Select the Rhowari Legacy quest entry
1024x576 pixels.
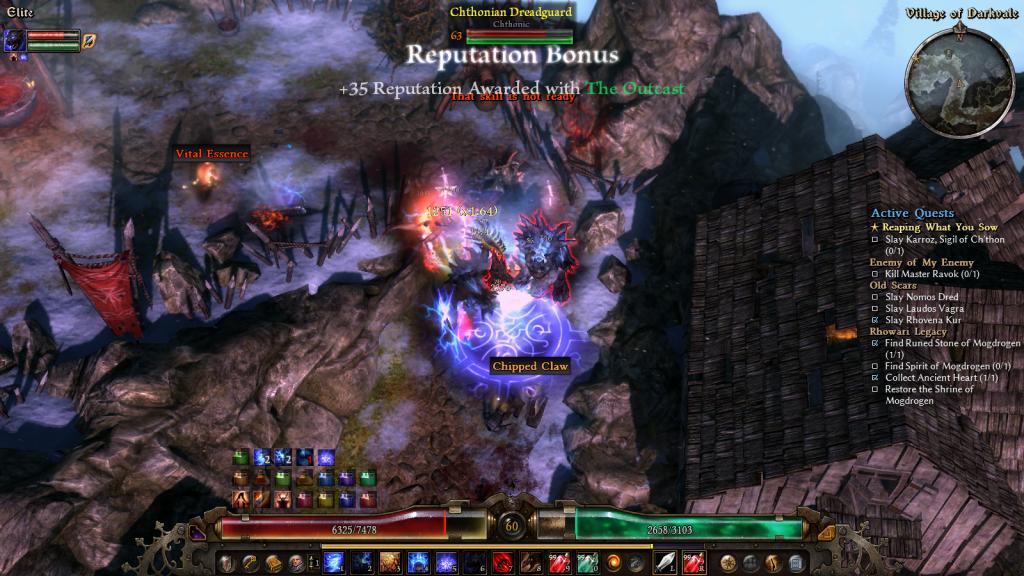point(909,331)
